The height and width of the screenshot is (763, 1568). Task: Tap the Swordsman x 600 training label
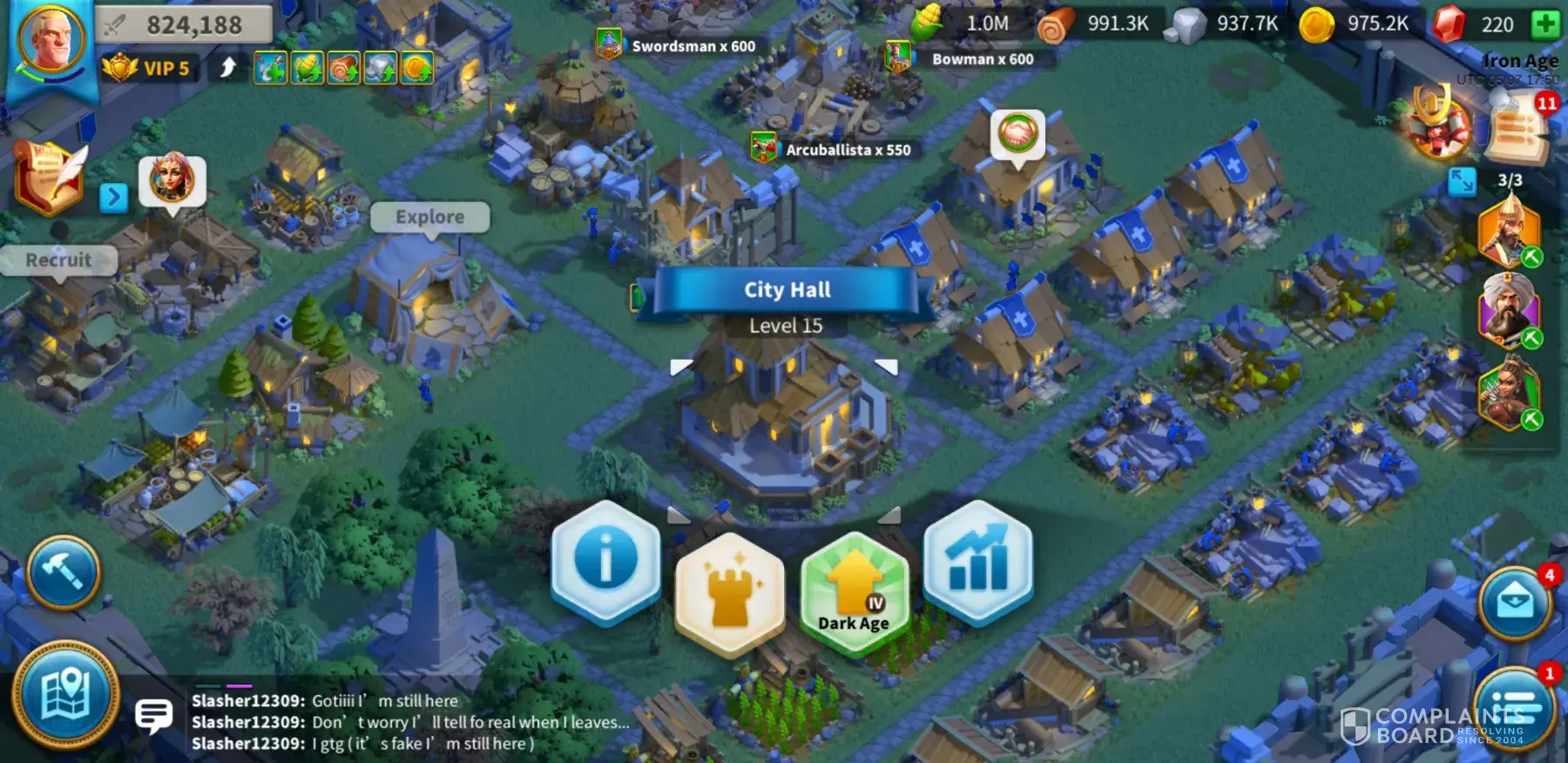pyautogui.click(x=693, y=46)
